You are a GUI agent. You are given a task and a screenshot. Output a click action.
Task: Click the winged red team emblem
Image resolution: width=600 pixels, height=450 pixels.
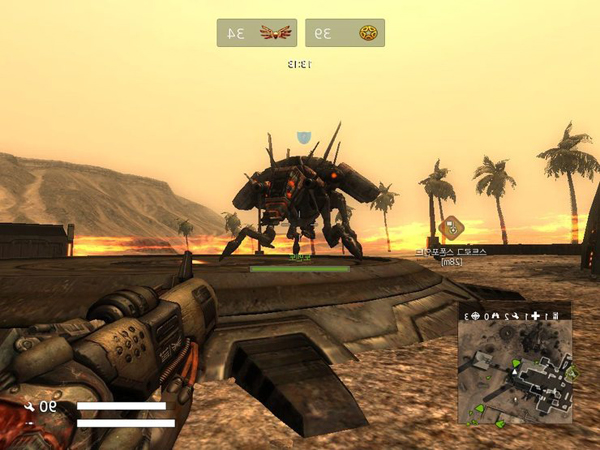tap(272, 33)
